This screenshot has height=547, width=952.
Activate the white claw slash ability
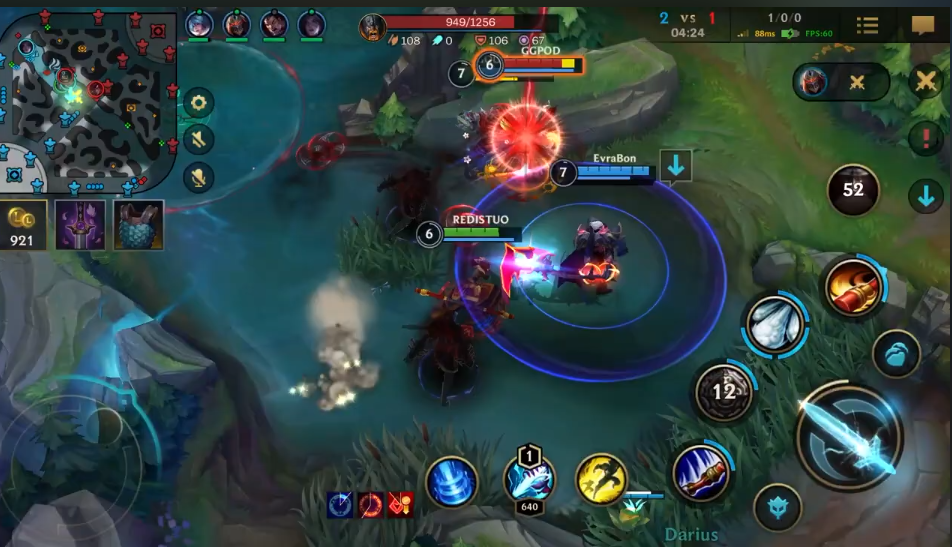point(774,324)
